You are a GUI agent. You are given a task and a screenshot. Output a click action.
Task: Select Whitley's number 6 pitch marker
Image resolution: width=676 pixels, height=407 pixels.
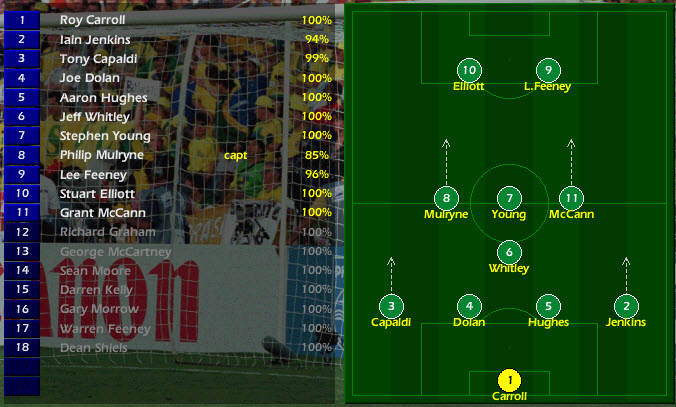(509, 252)
